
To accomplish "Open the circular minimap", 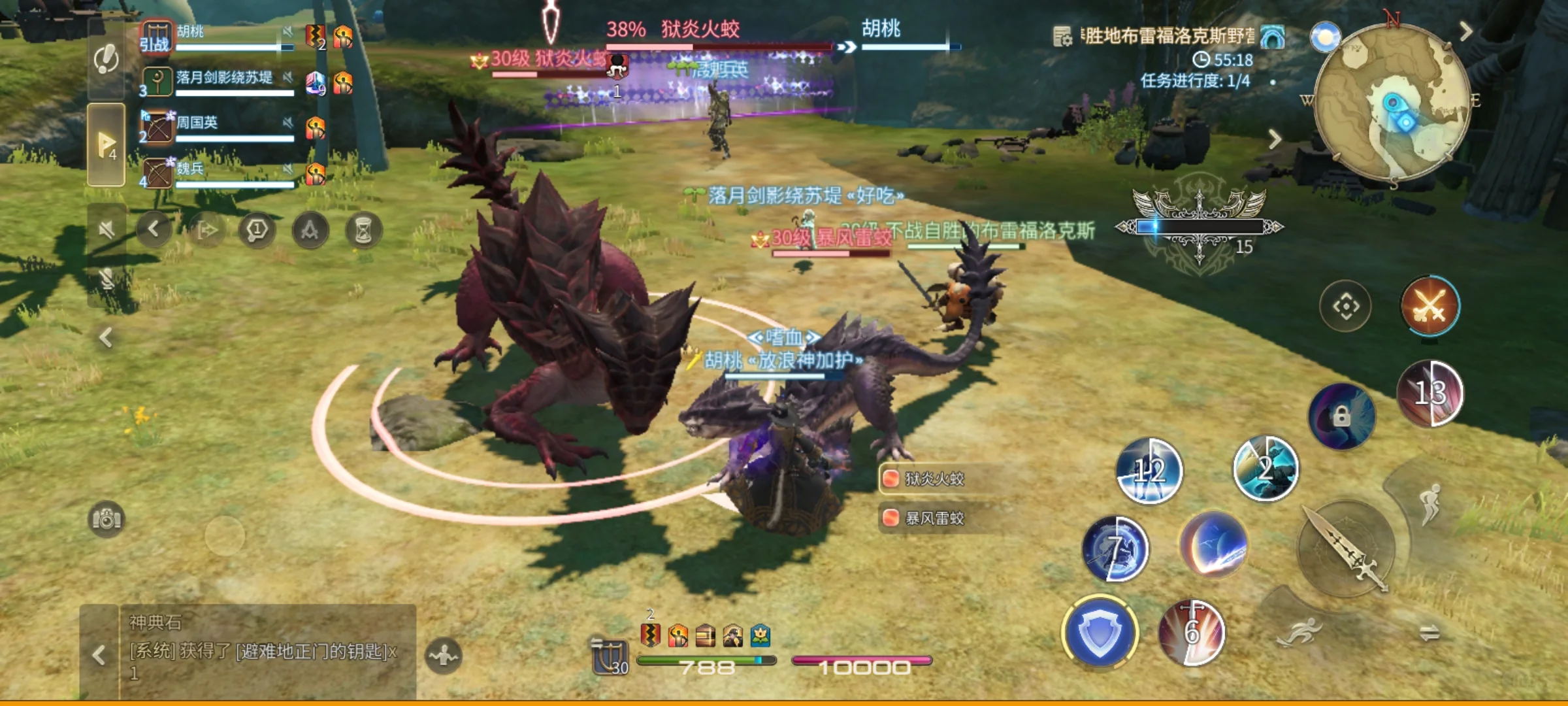I will pos(1392,101).
